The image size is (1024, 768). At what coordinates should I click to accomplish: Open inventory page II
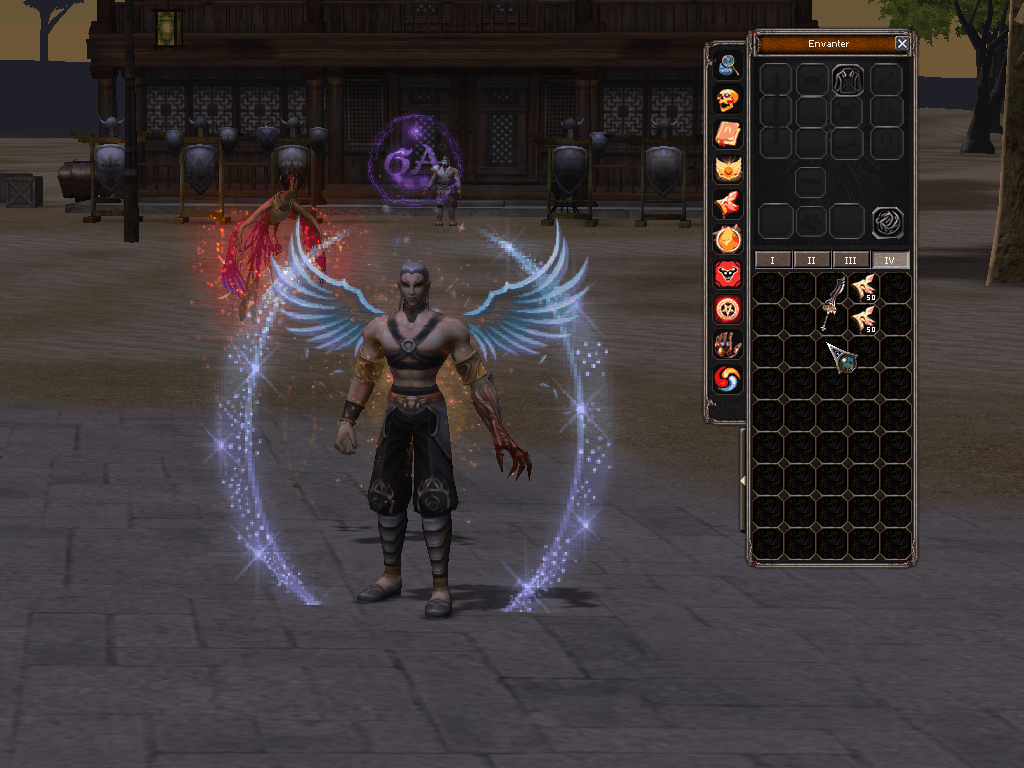click(811, 260)
